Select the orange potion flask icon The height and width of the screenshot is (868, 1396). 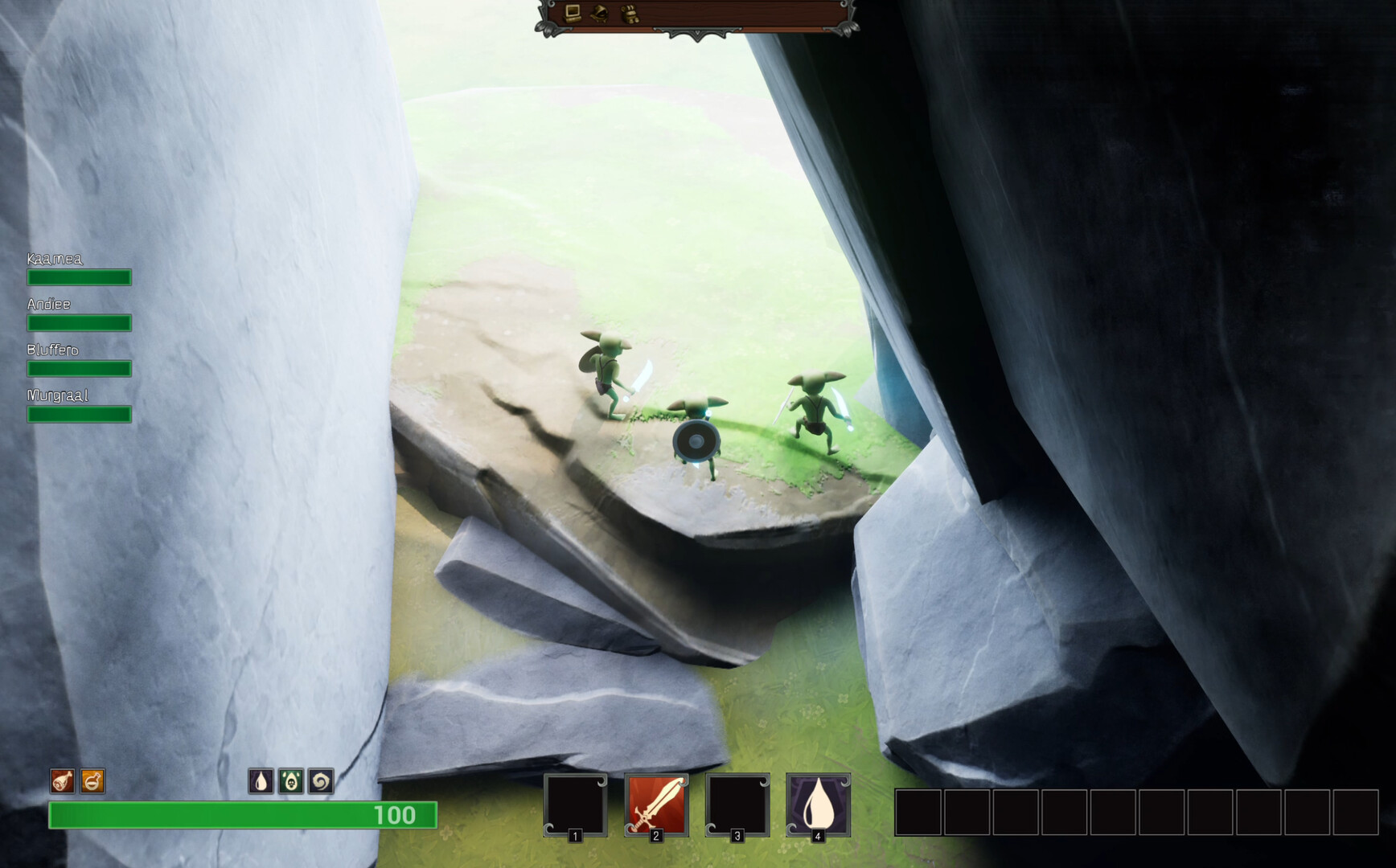tap(92, 780)
